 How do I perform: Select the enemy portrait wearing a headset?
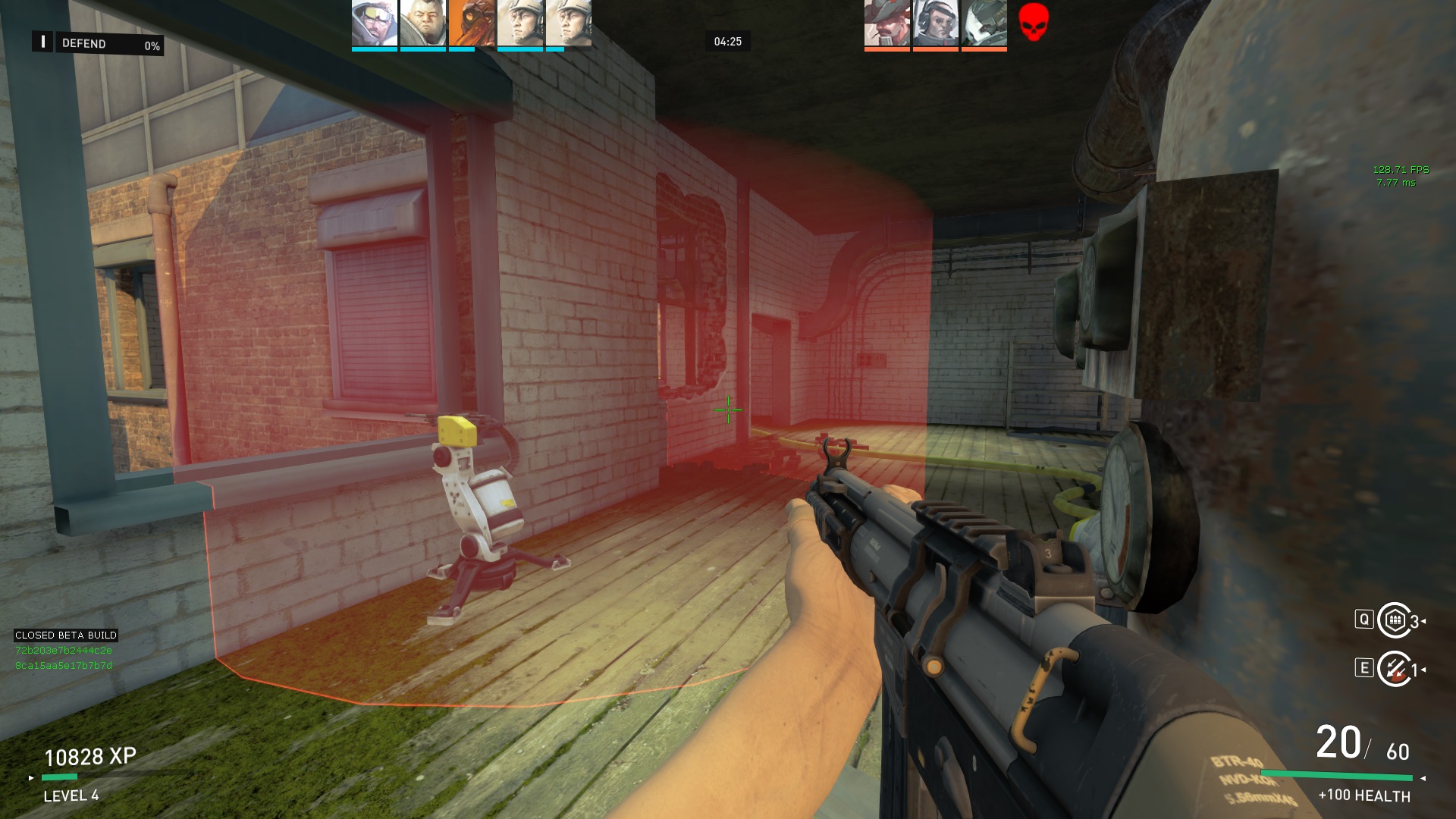pos(935,24)
